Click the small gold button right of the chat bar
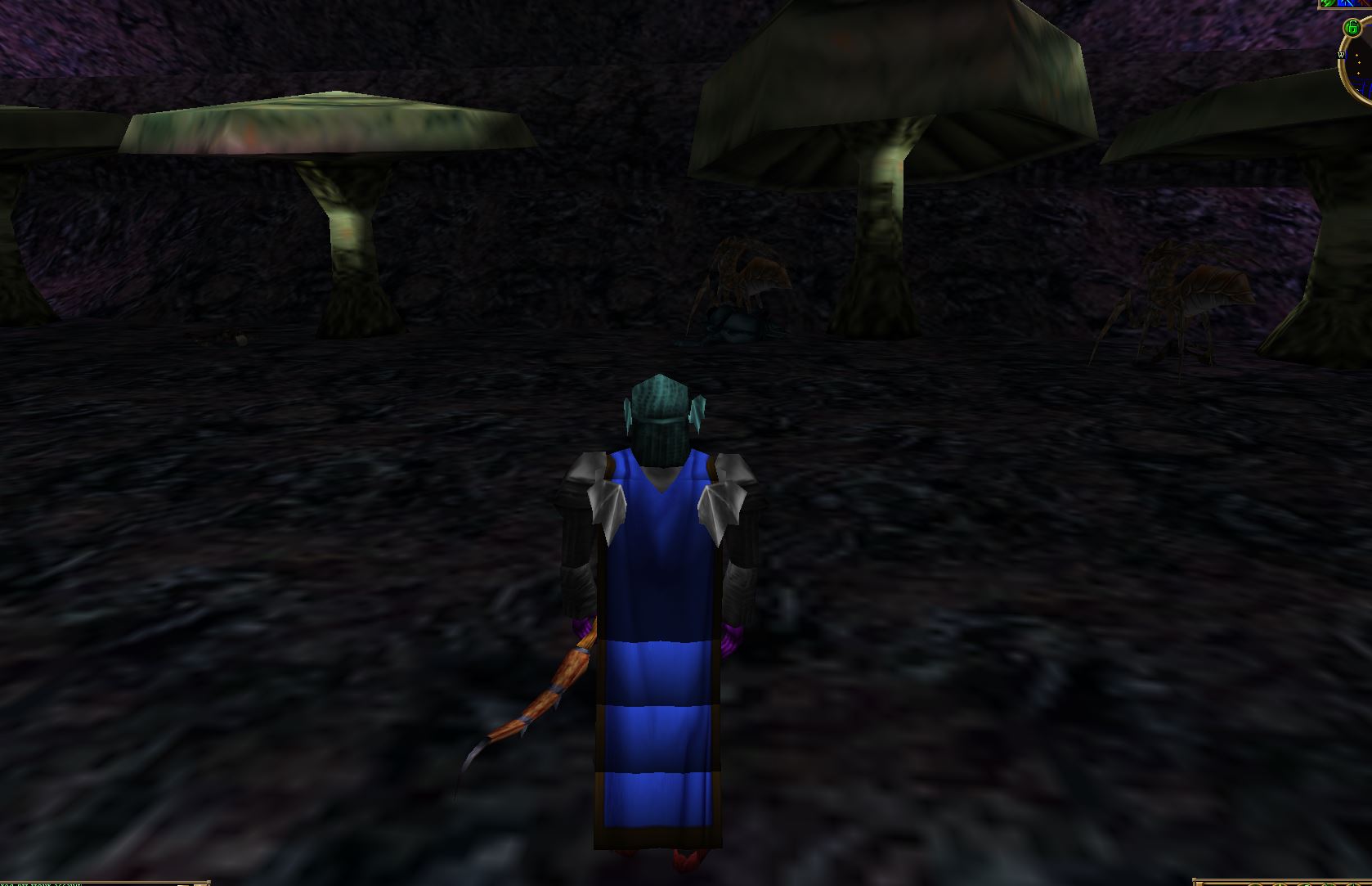The width and height of the screenshot is (1372, 886). tap(182, 883)
